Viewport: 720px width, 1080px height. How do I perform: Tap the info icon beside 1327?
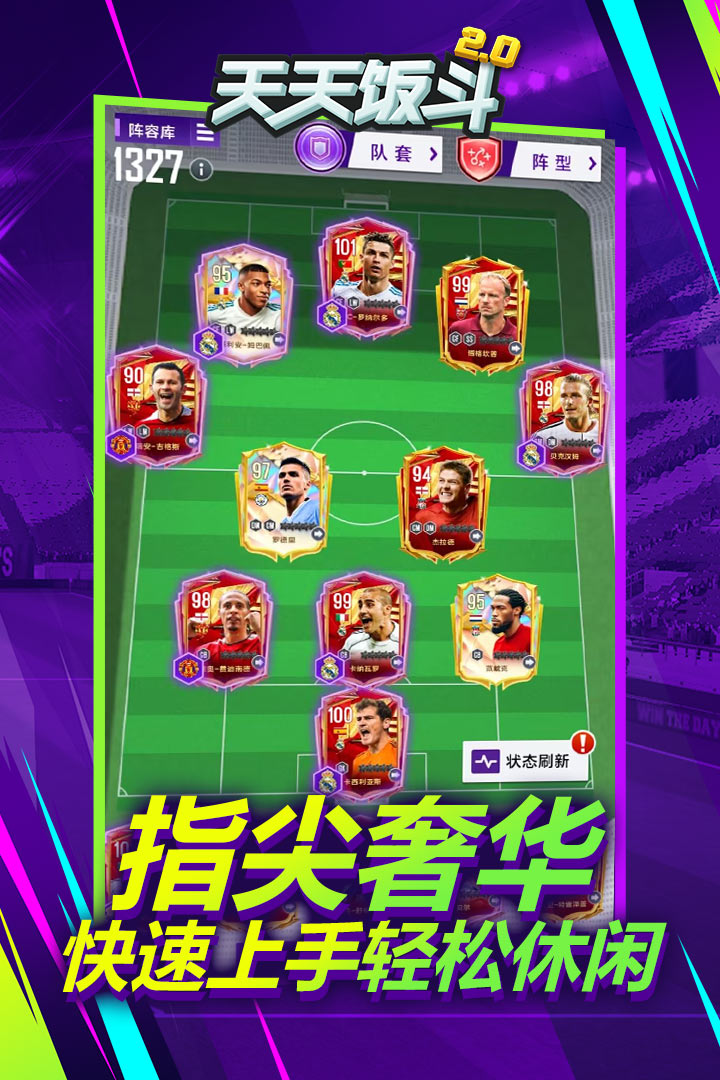click(x=202, y=169)
